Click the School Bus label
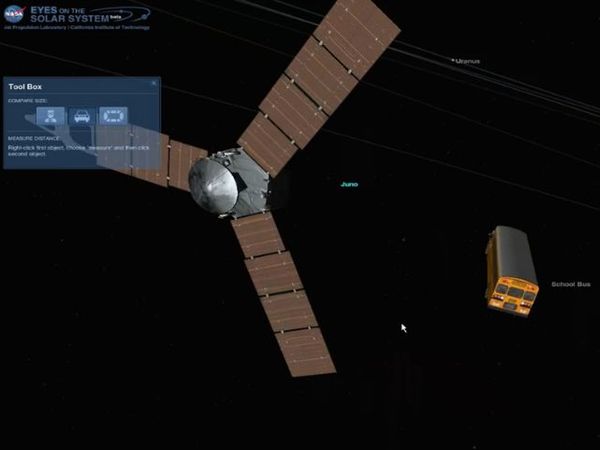600x450 pixels. (x=571, y=284)
